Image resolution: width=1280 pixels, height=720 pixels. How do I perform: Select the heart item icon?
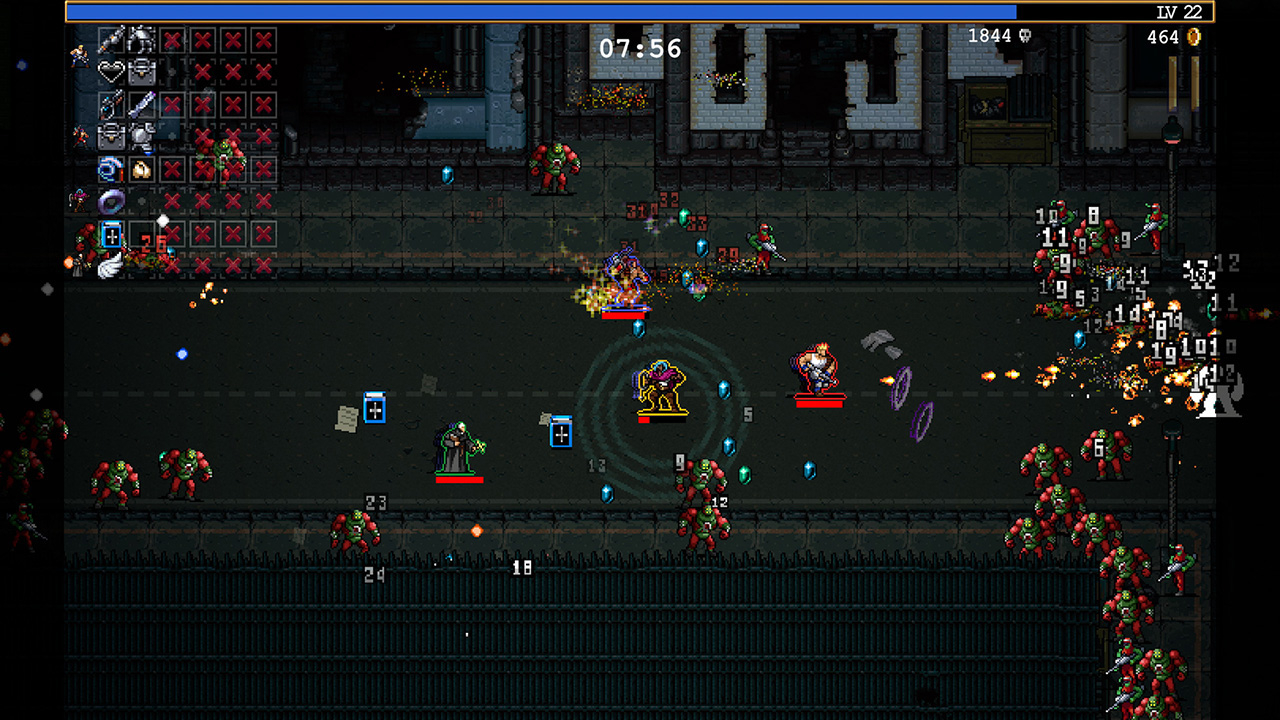pos(109,70)
